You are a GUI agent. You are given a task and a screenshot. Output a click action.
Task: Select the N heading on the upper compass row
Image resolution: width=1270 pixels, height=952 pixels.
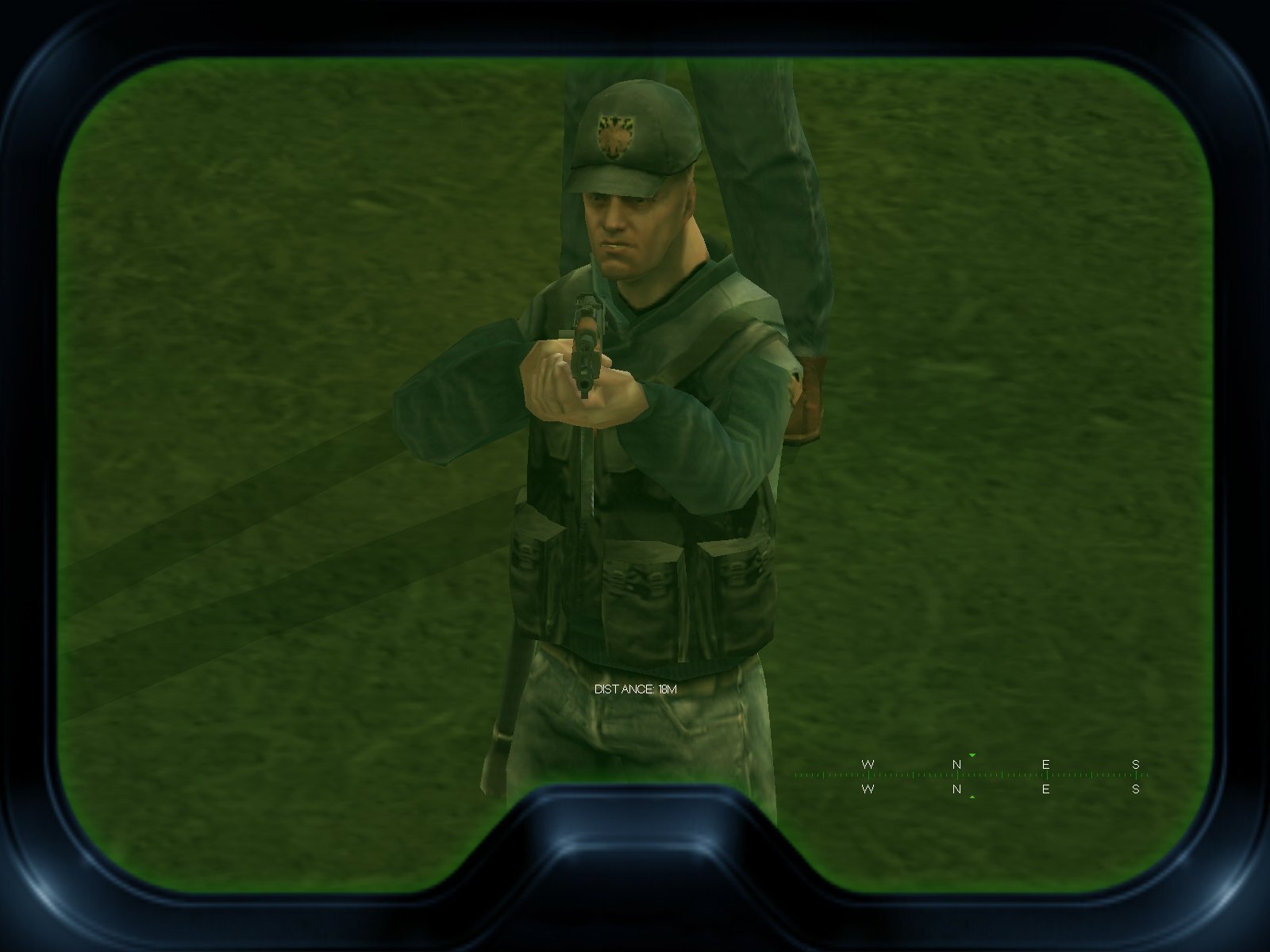(x=956, y=763)
